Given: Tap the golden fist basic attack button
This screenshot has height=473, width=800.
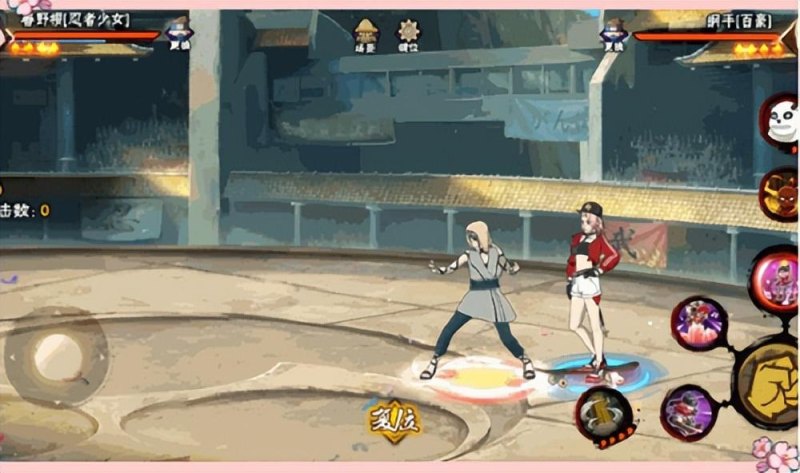Looking at the screenshot, I should click(x=770, y=380).
